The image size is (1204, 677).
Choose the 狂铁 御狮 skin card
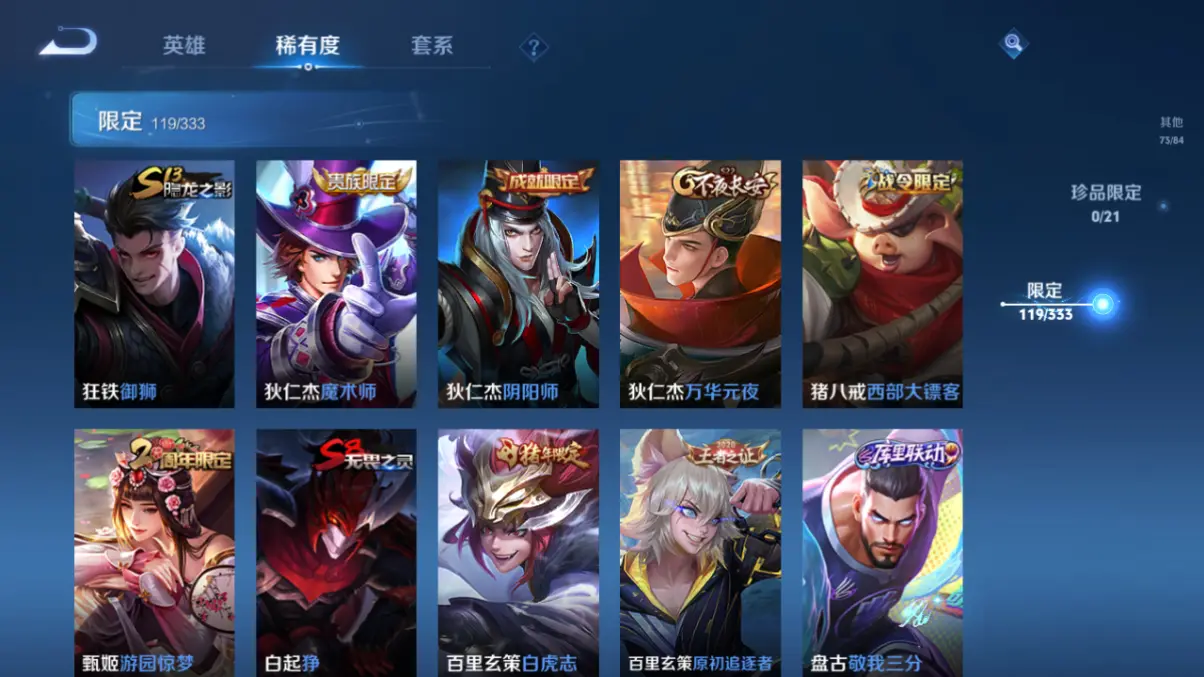pos(154,284)
